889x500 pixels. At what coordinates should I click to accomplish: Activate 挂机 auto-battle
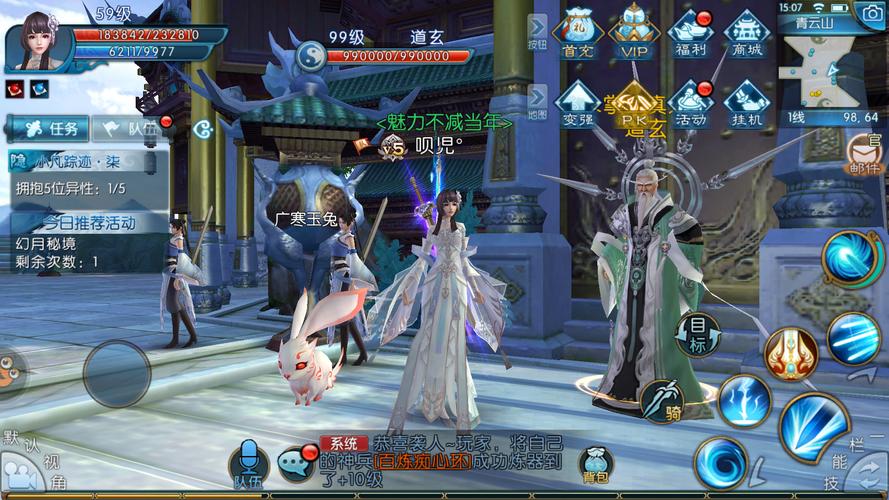point(746,103)
